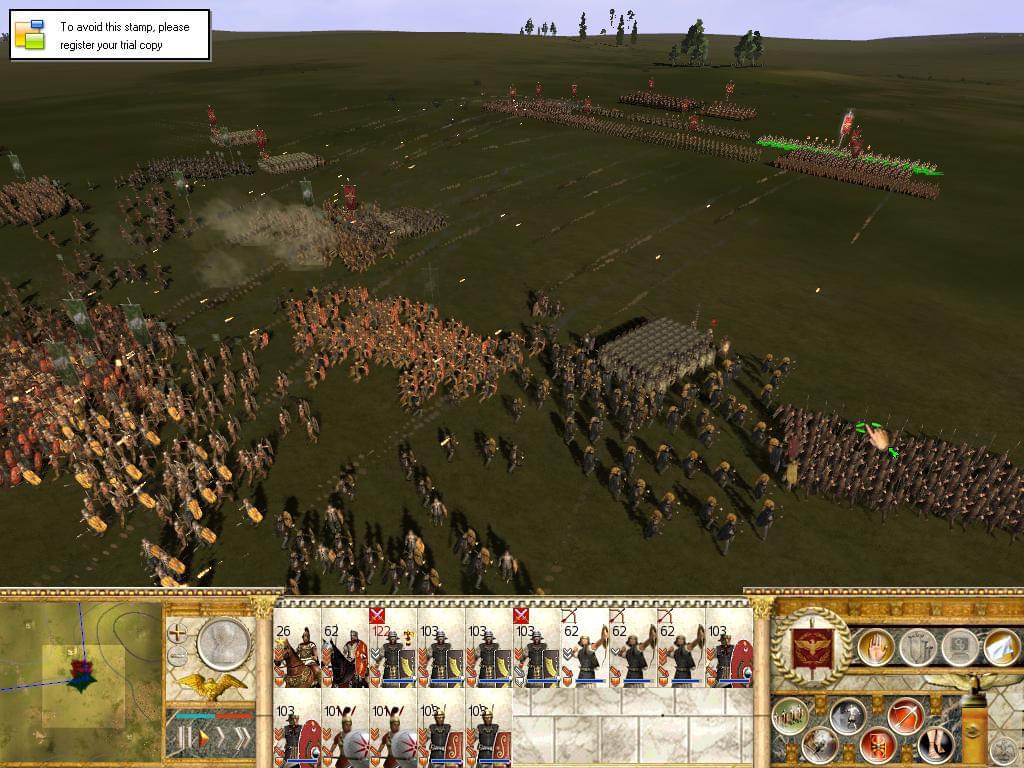Zoom in the minimap with plus button
This screenshot has width=1024, height=768.
click(178, 633)
